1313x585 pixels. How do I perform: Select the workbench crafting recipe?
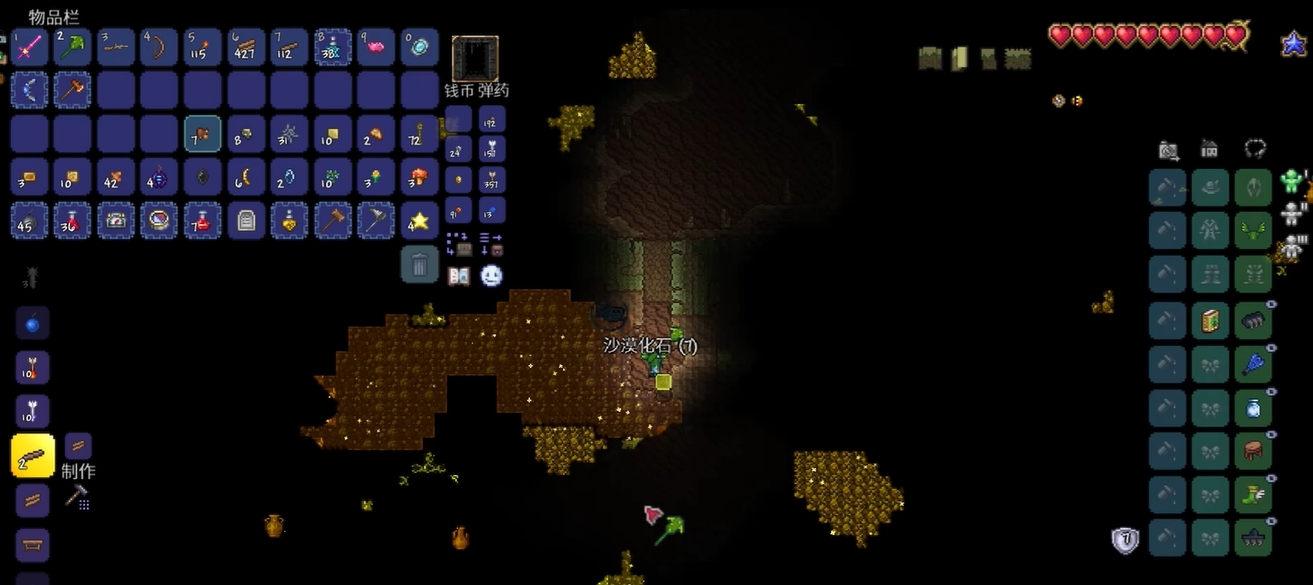tap(32, 545)
